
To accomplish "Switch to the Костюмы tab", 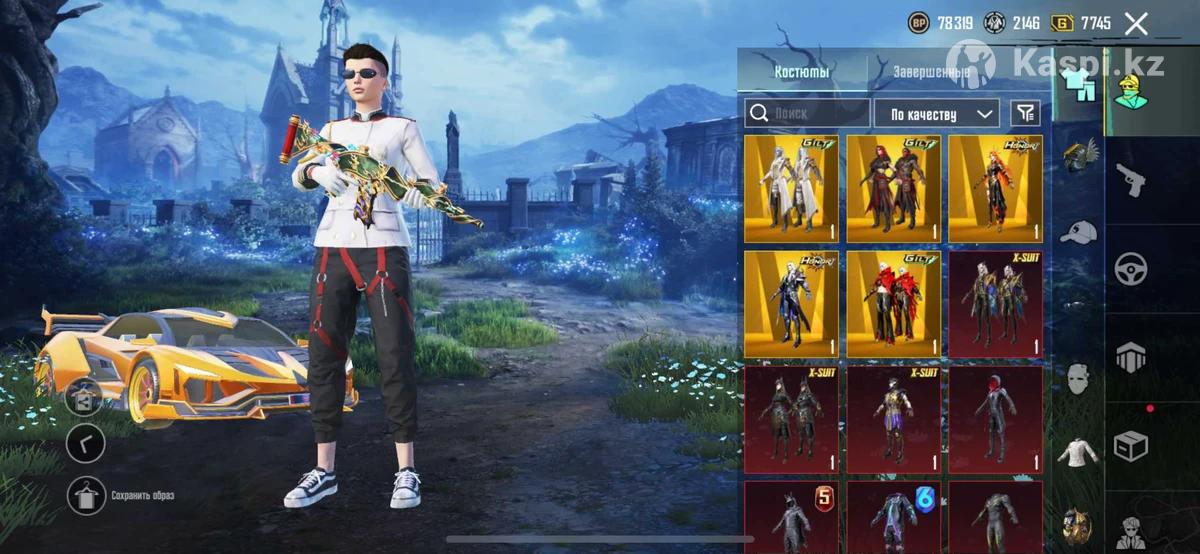I will click(802, 72).
